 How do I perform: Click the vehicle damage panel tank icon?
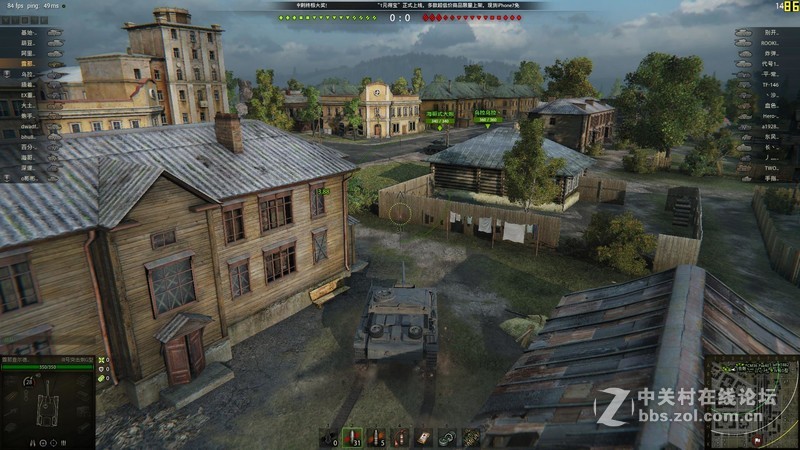47,410
